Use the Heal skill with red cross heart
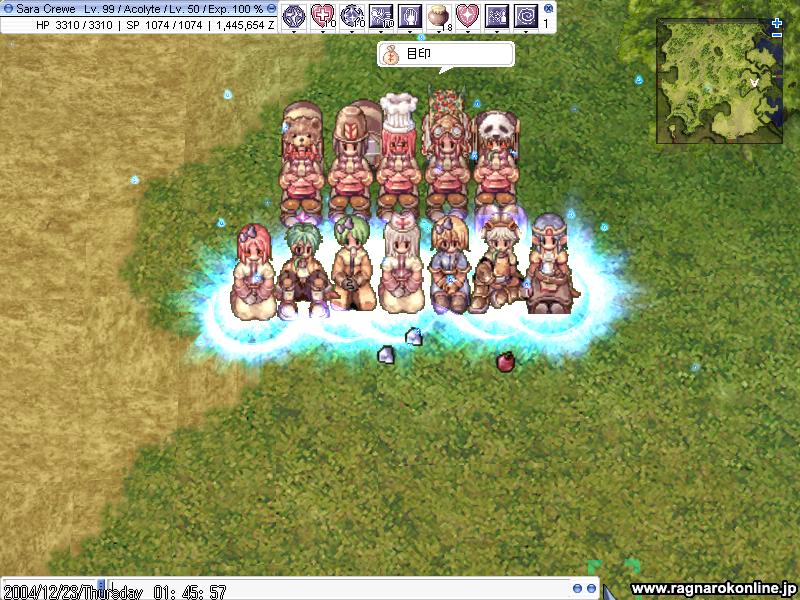This screenshot has height=600, width=800. (323, 15)
